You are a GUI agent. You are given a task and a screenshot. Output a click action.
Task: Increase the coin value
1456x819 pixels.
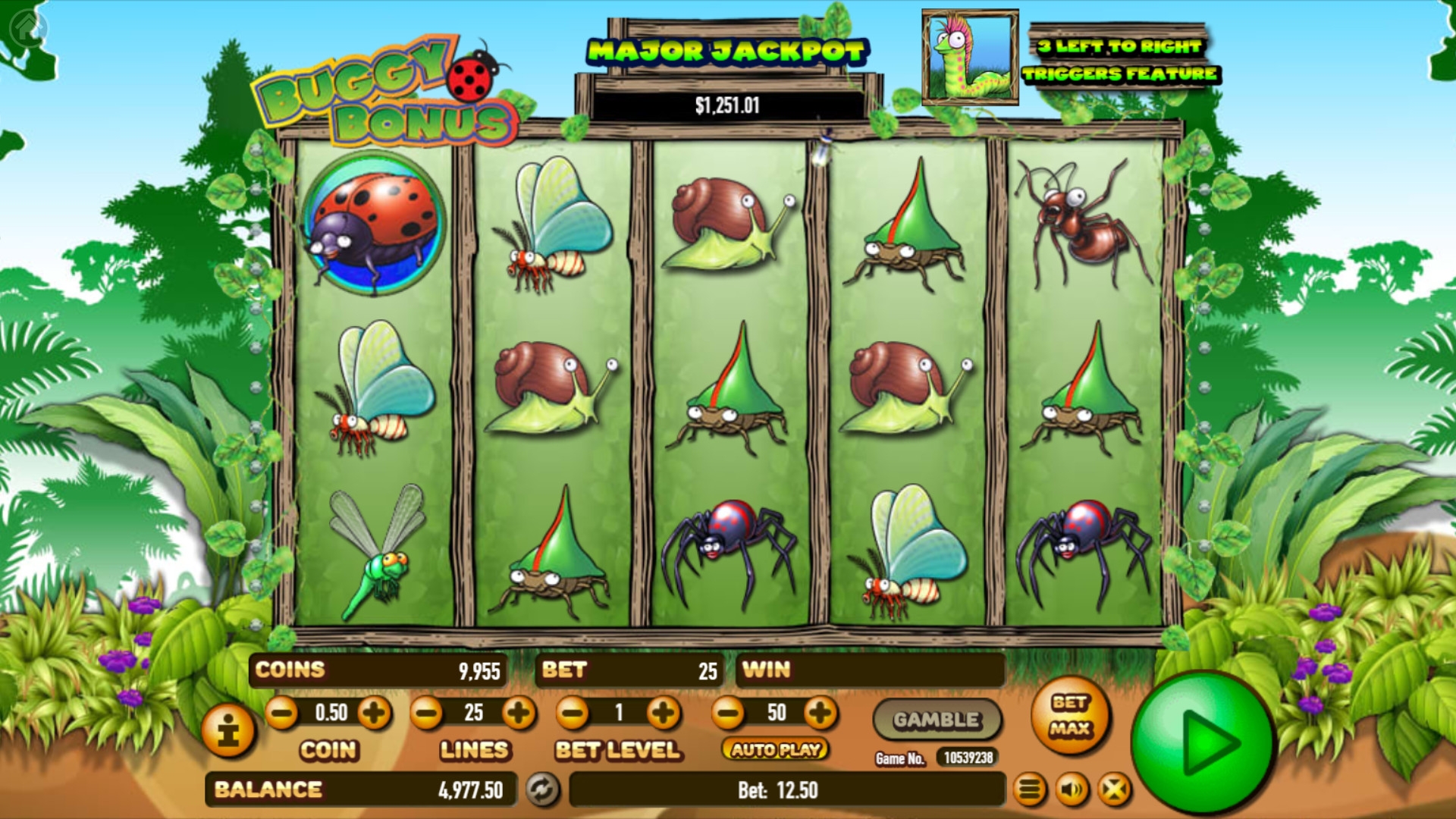click(x=375, y=713)
